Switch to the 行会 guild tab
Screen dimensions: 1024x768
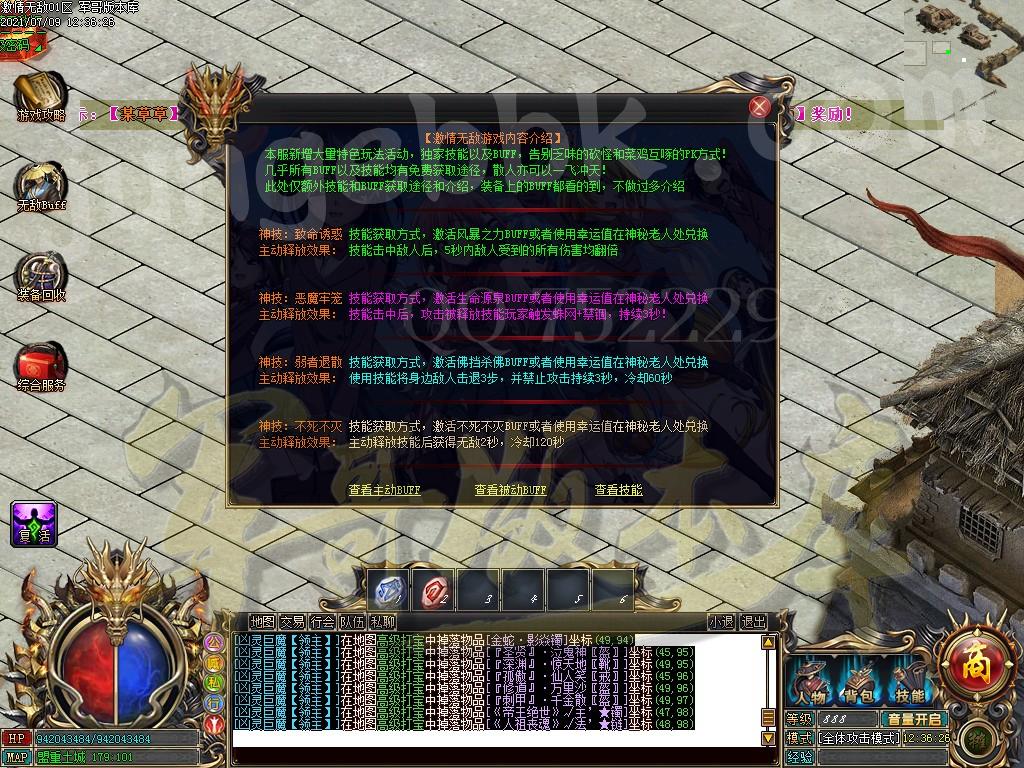coord(322,622)
